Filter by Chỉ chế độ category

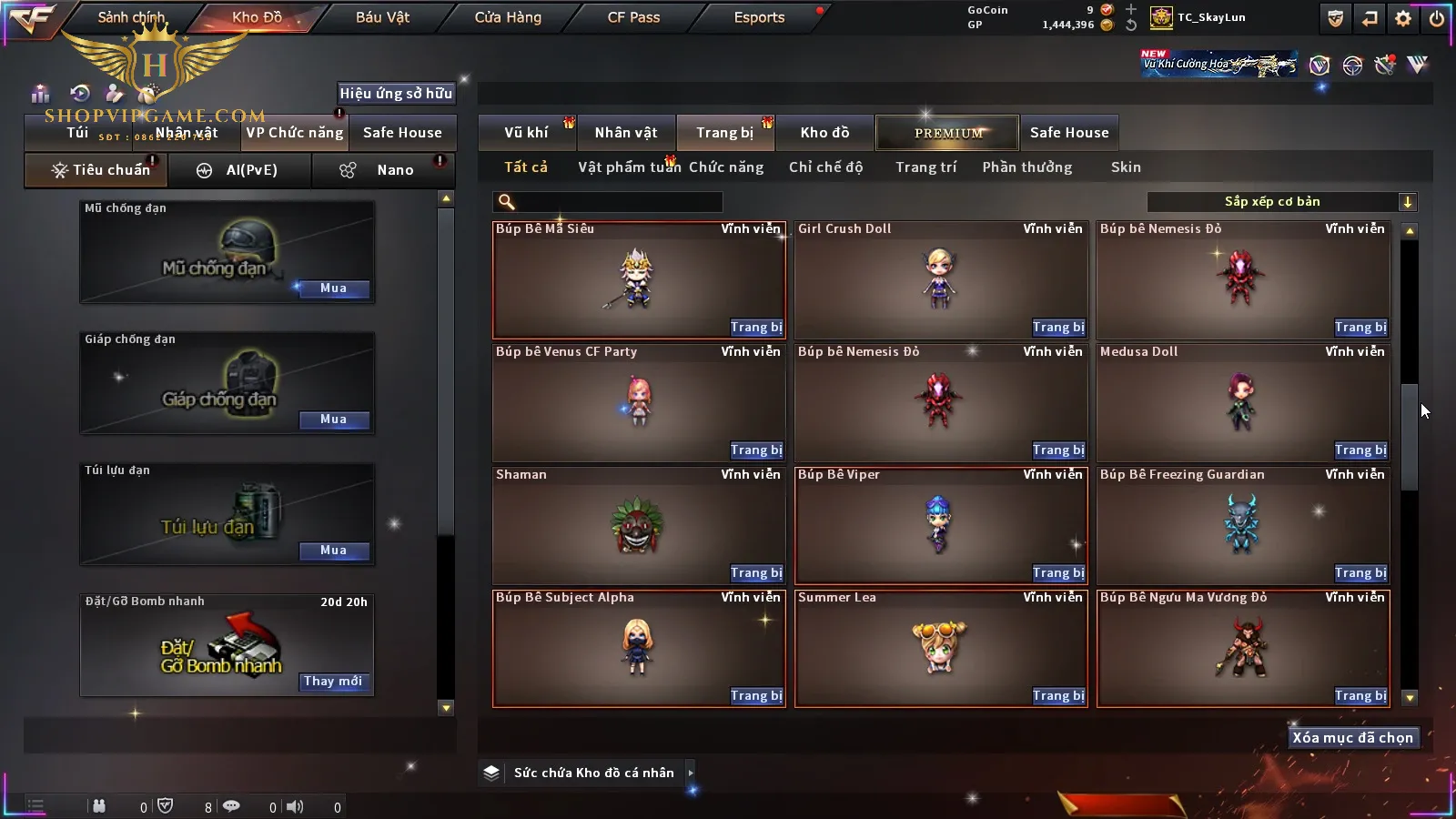tap(825, 167)
